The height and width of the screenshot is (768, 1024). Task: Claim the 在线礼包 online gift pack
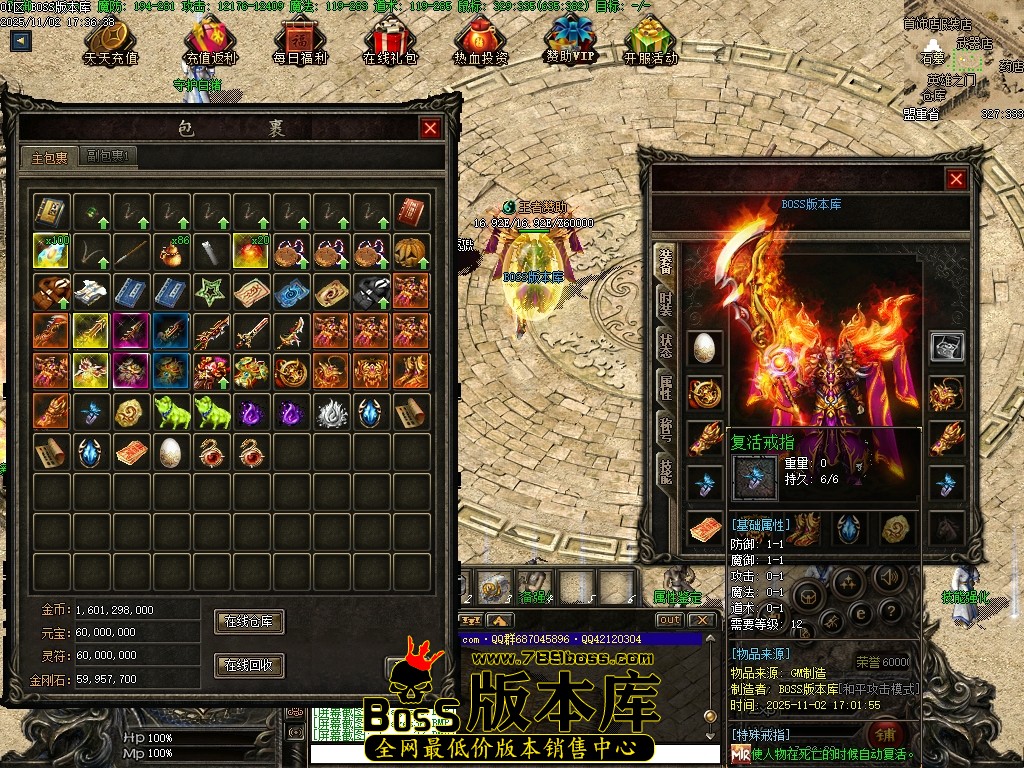click(390, 42)
